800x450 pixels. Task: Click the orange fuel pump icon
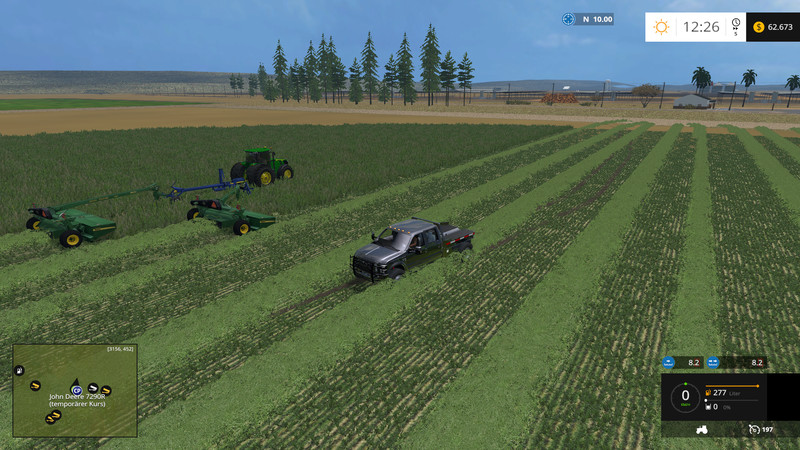pos(709,393)
